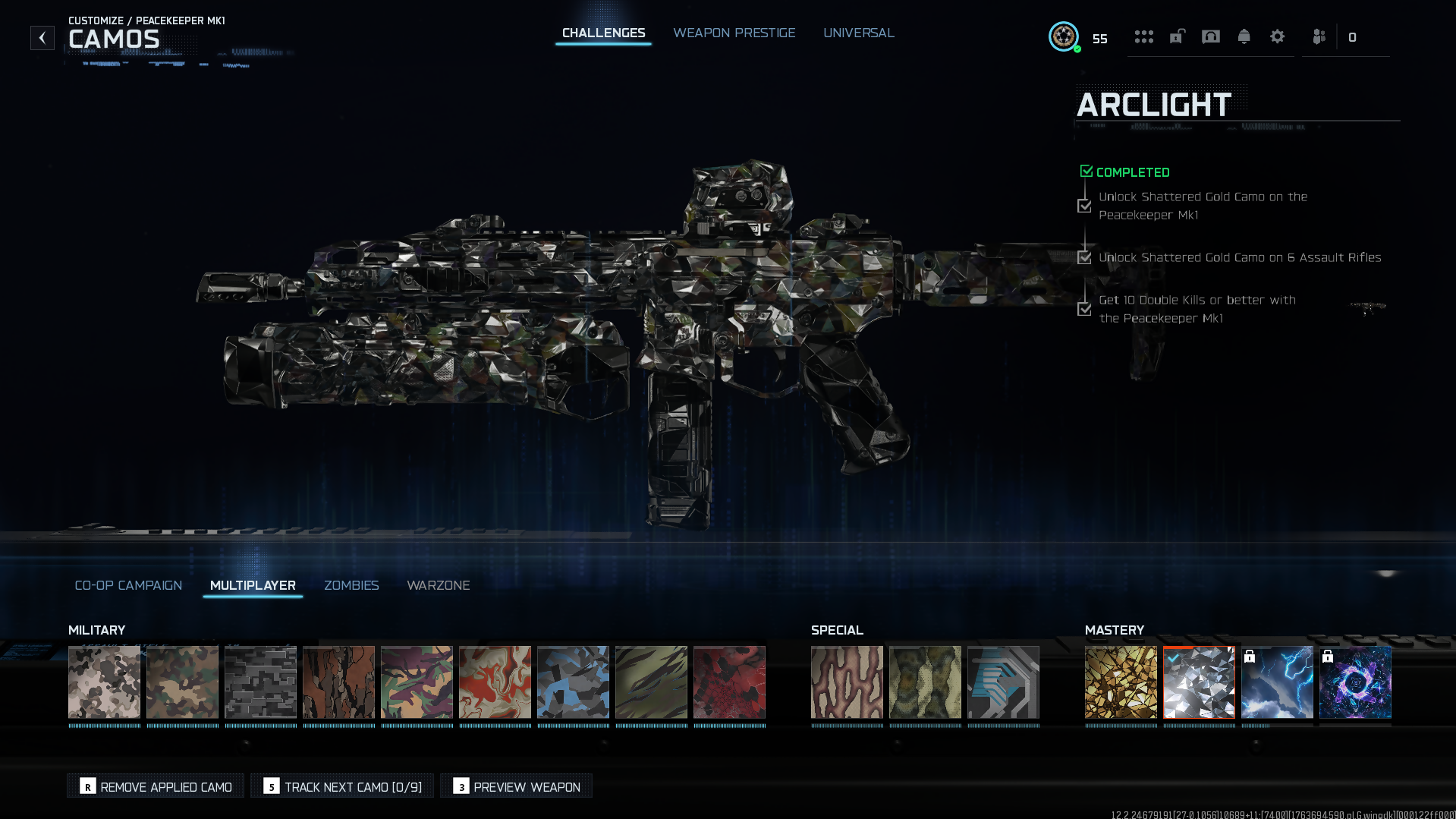
Task: Open the grid menu icon
Action: 1143,37
